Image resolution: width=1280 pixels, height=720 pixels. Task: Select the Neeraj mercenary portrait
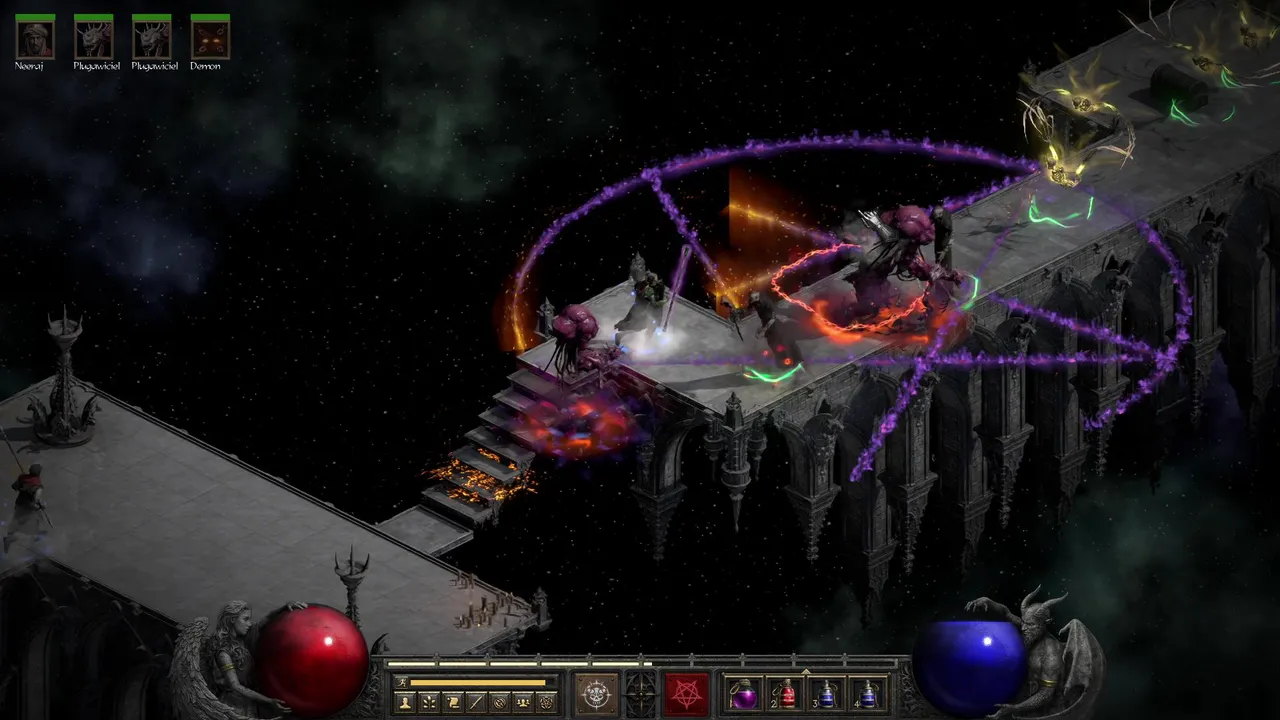35,38
